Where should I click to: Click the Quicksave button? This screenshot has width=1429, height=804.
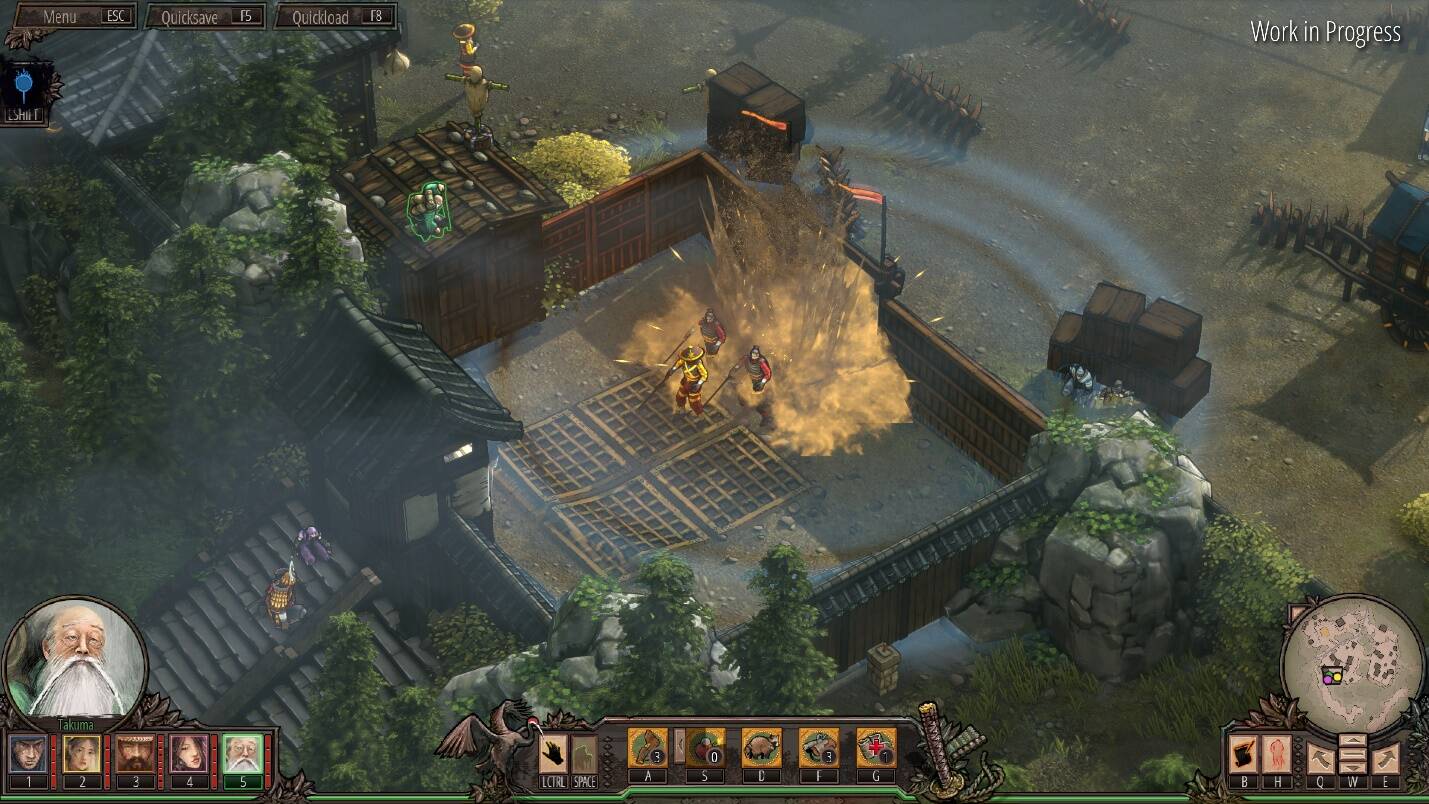point(205,17)
